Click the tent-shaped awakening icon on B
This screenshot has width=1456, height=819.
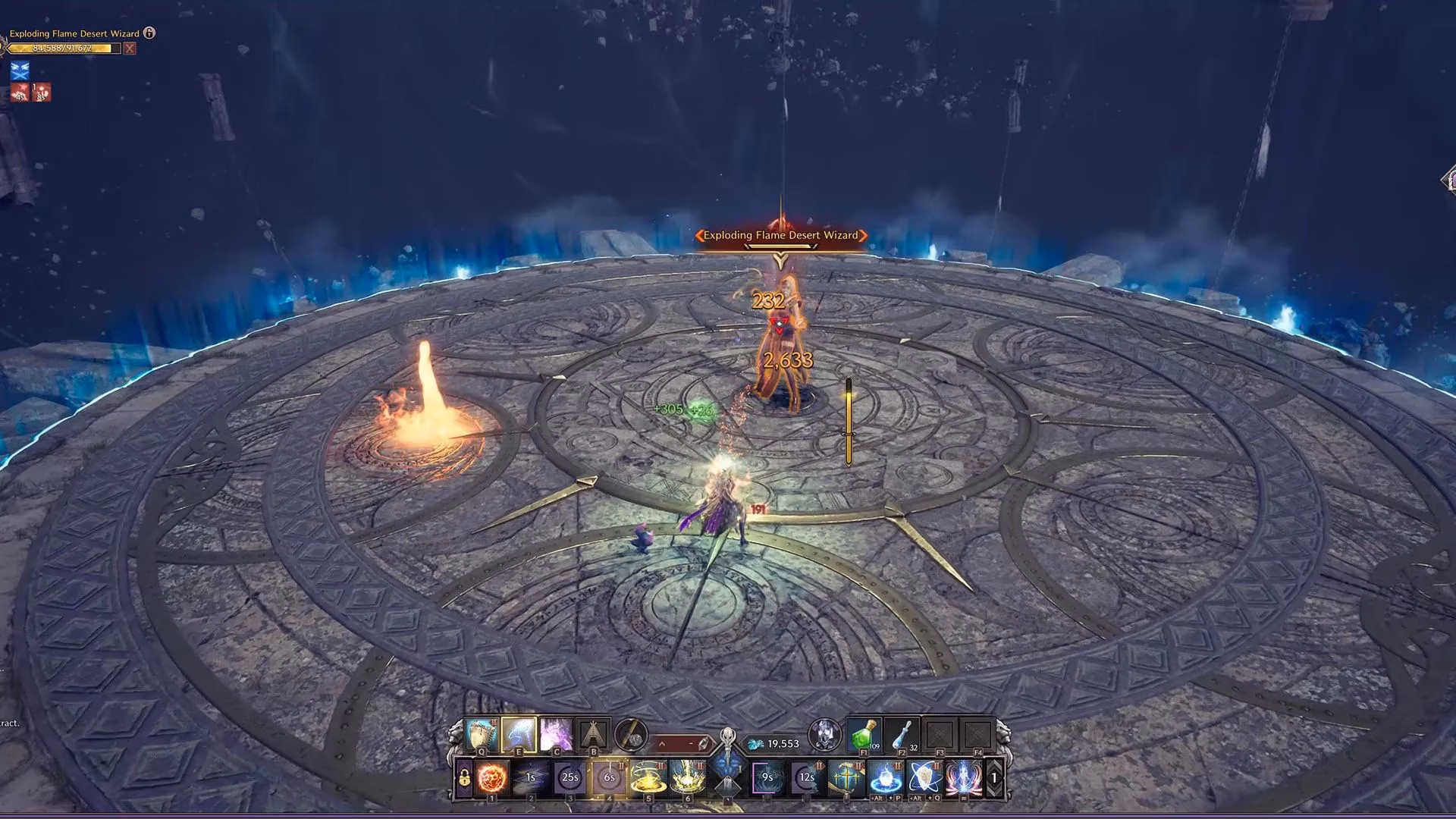click(x=593, y=734)
